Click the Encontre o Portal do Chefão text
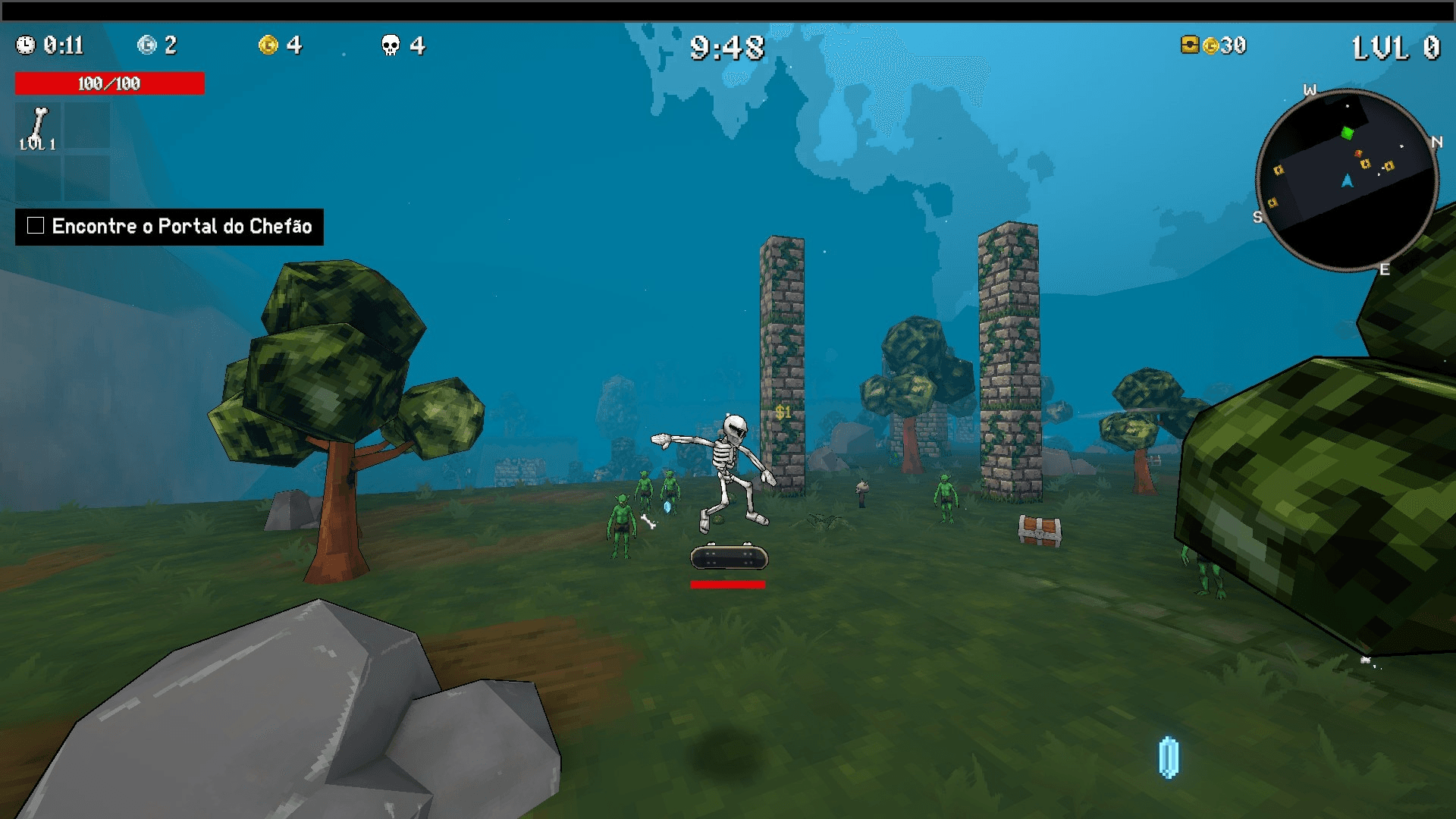The width and height of the screenshot is (1456, 819). (182, 226)
